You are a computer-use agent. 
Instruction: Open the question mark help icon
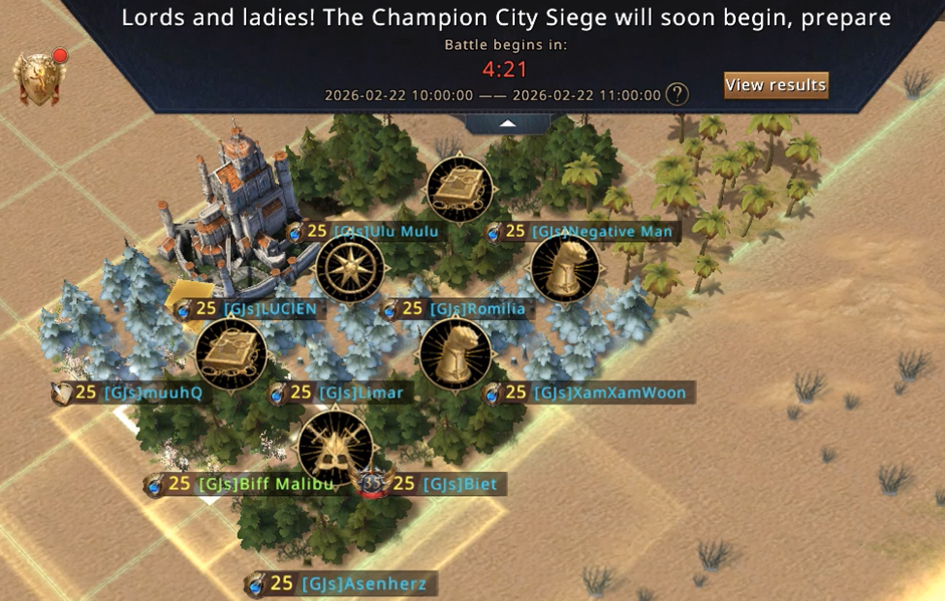(678, 95)
